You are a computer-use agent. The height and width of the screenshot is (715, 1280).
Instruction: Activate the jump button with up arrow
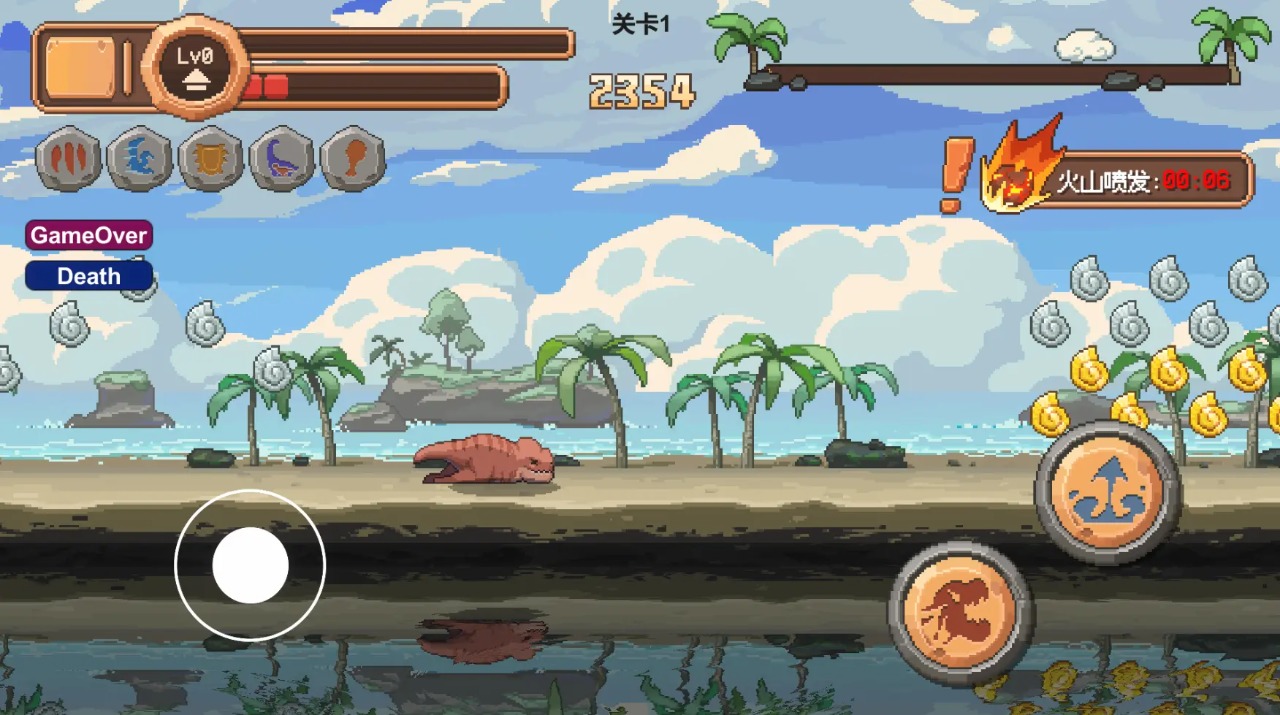point(1107,492)
